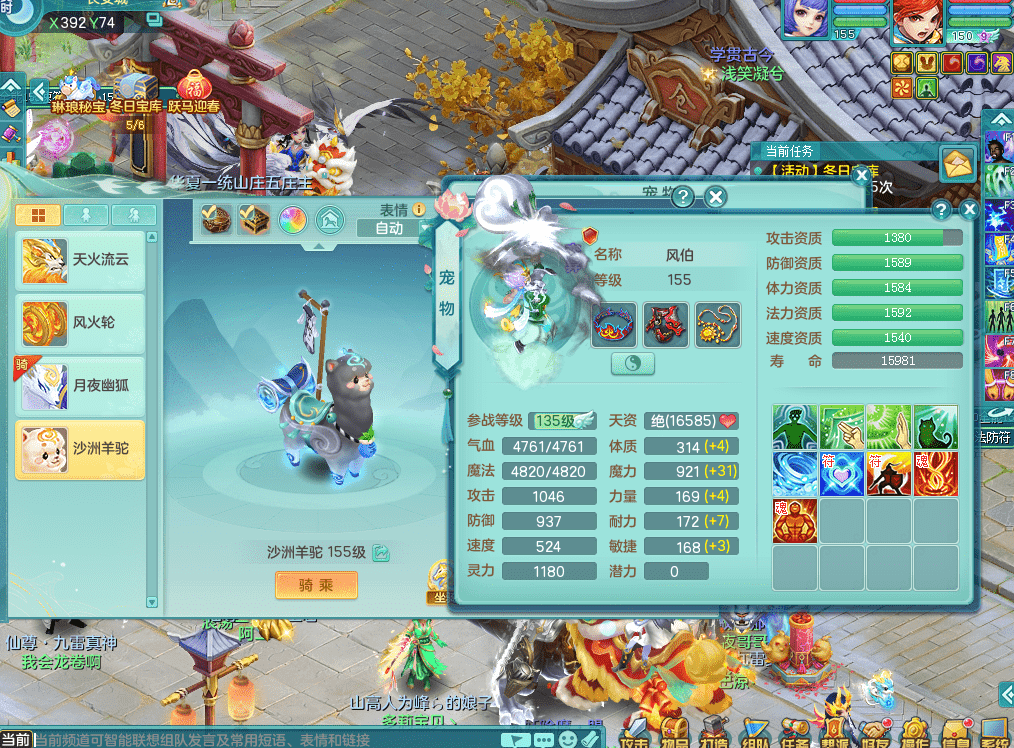The width and height of the screenshot is (1014, 748).
Task: Select the pet's red armor equipment slot
Action: pyautogui.click(x=665, y=325)
